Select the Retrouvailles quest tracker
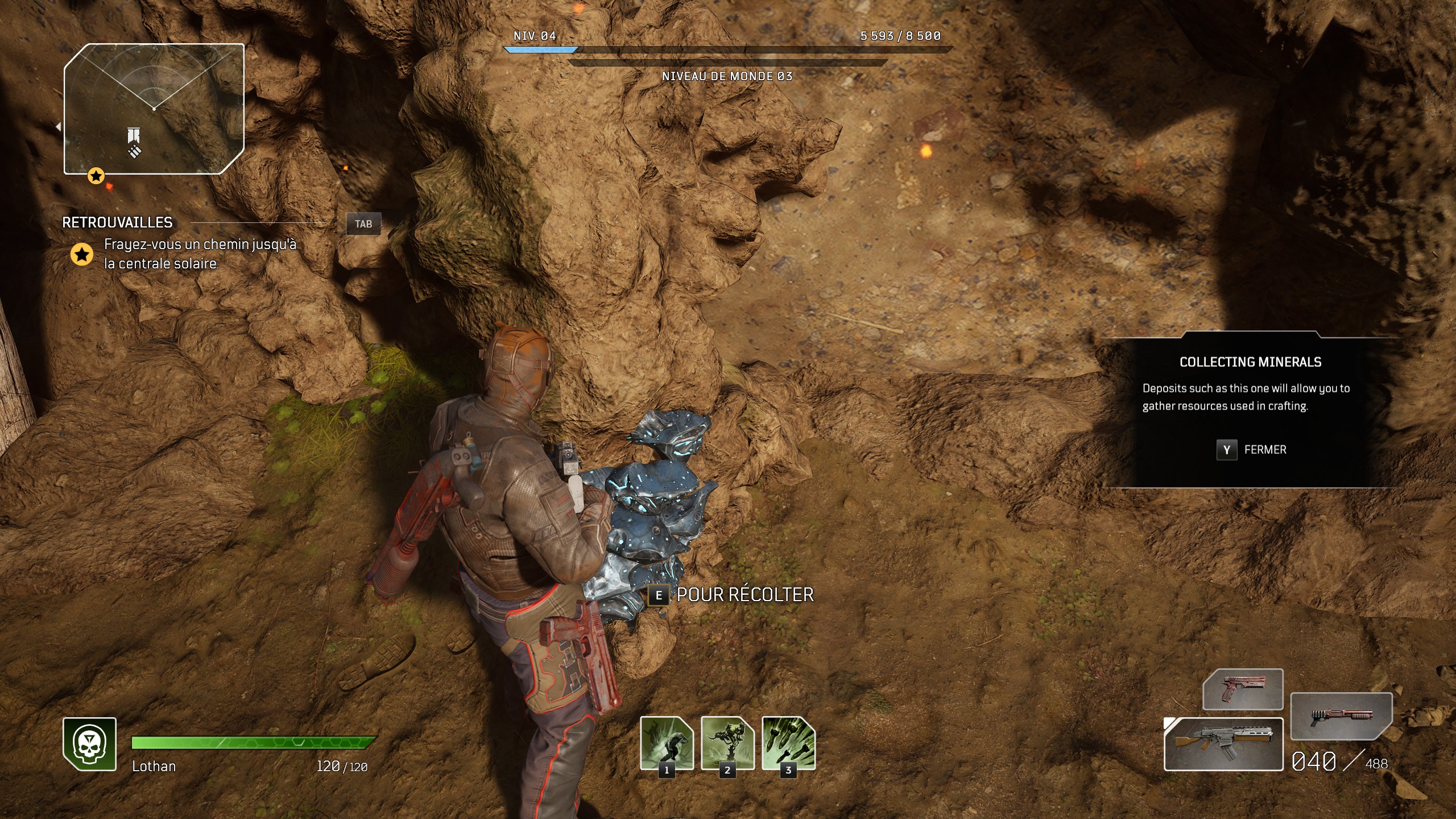This screenshot has width=1456, height=819. pos(117,222)
